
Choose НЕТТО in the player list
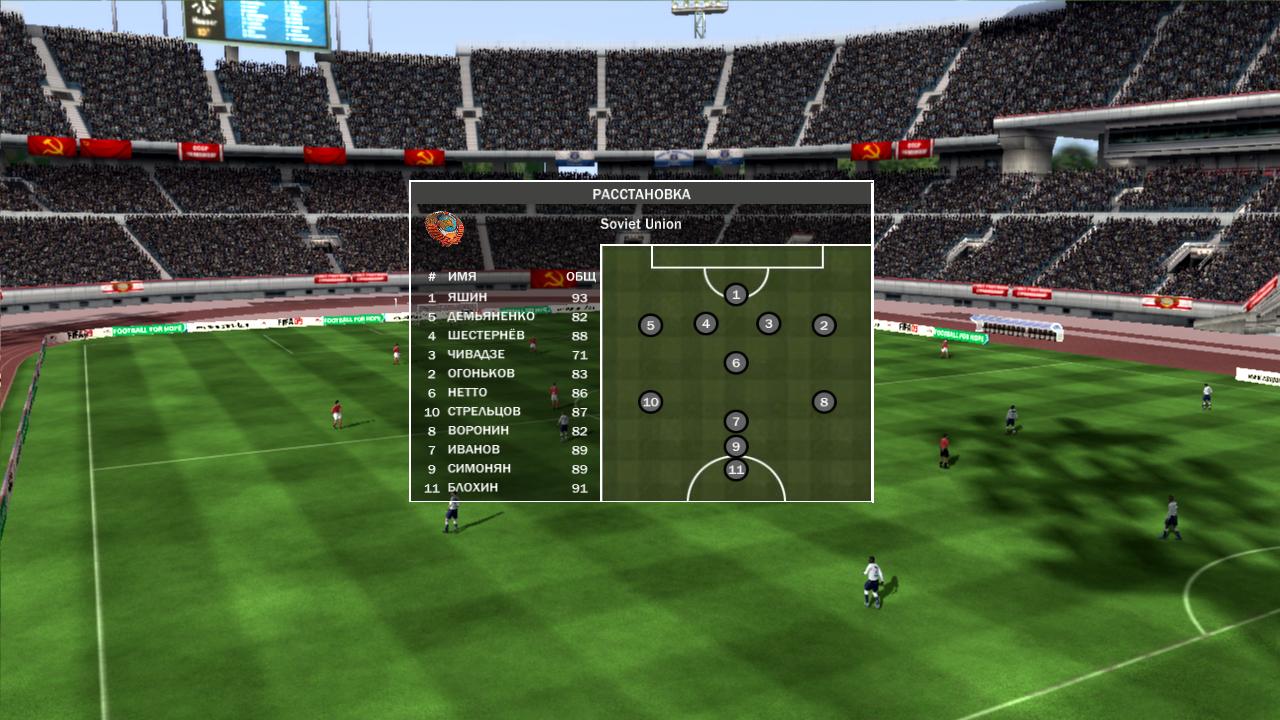(x=505, y=392)
